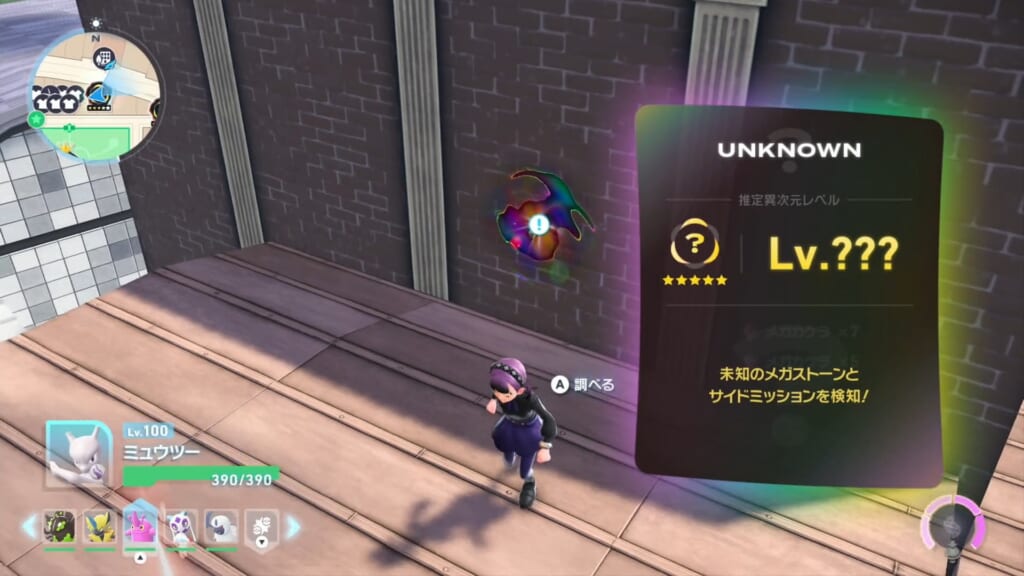Select the pink Pokémon party slot

pos(139,524)
